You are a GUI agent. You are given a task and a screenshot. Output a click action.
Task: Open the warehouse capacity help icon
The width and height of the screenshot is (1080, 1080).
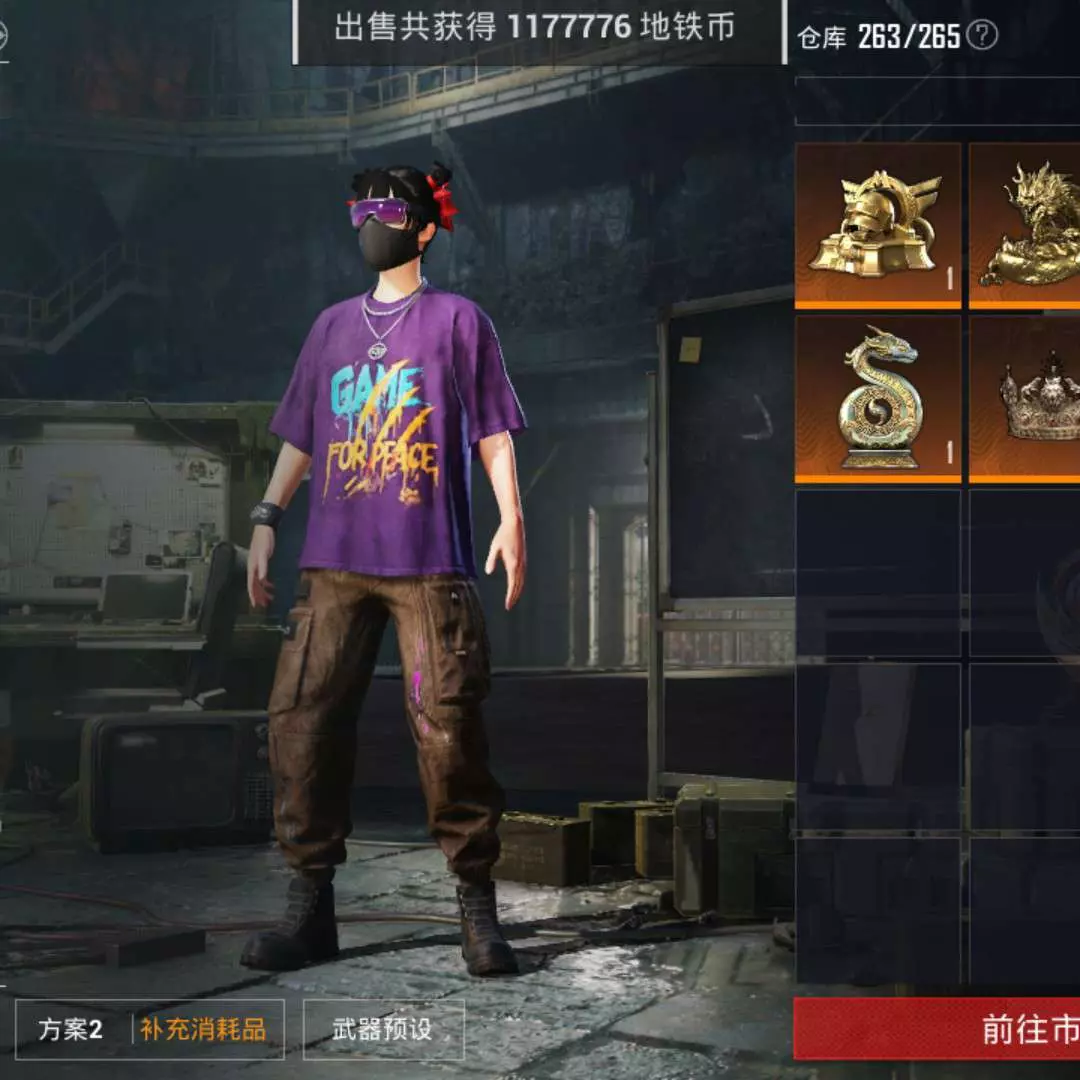point(984,37)
